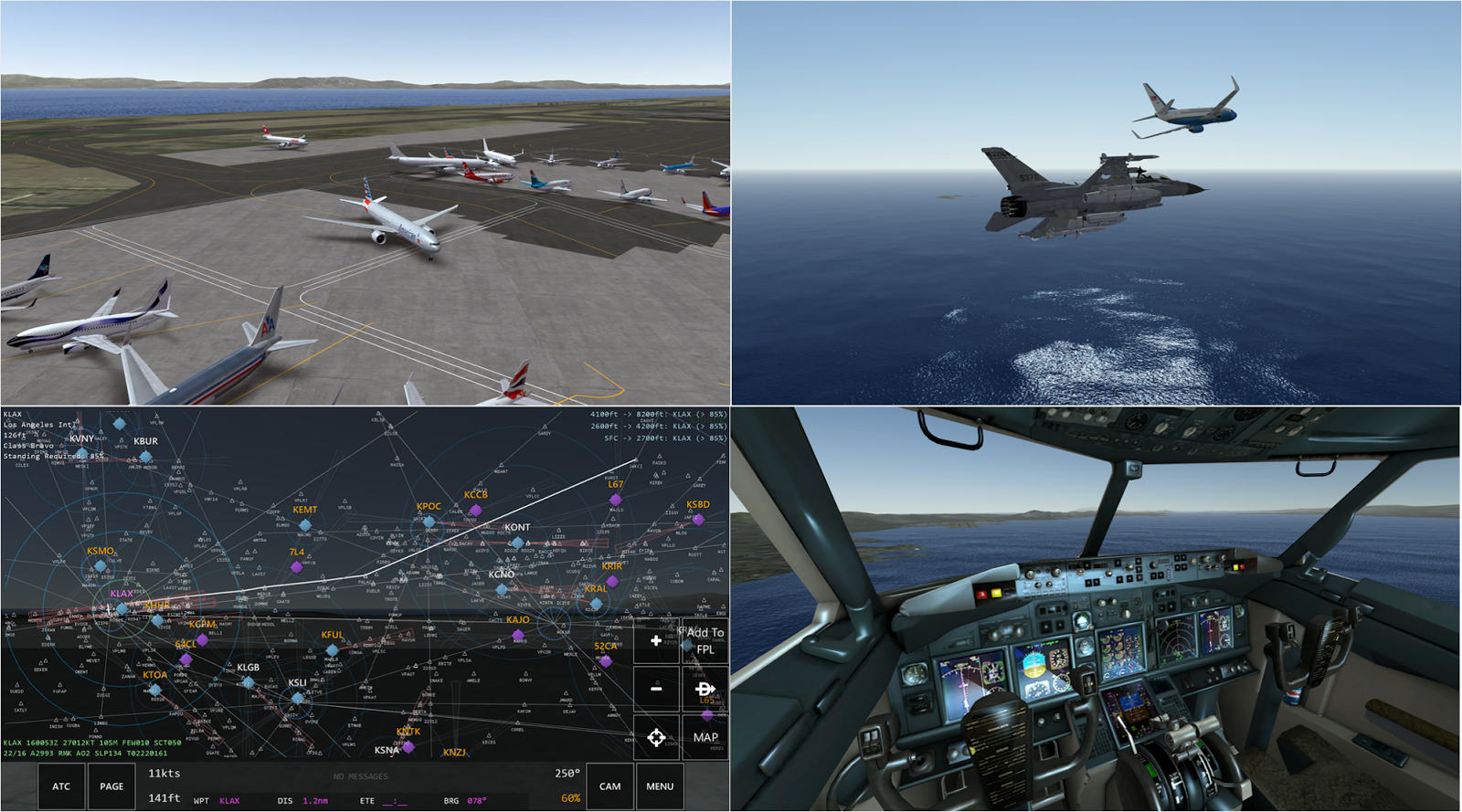Toggle the MAP display overlay
This screenshot has height=812, width=1462.
click(705, 736)
